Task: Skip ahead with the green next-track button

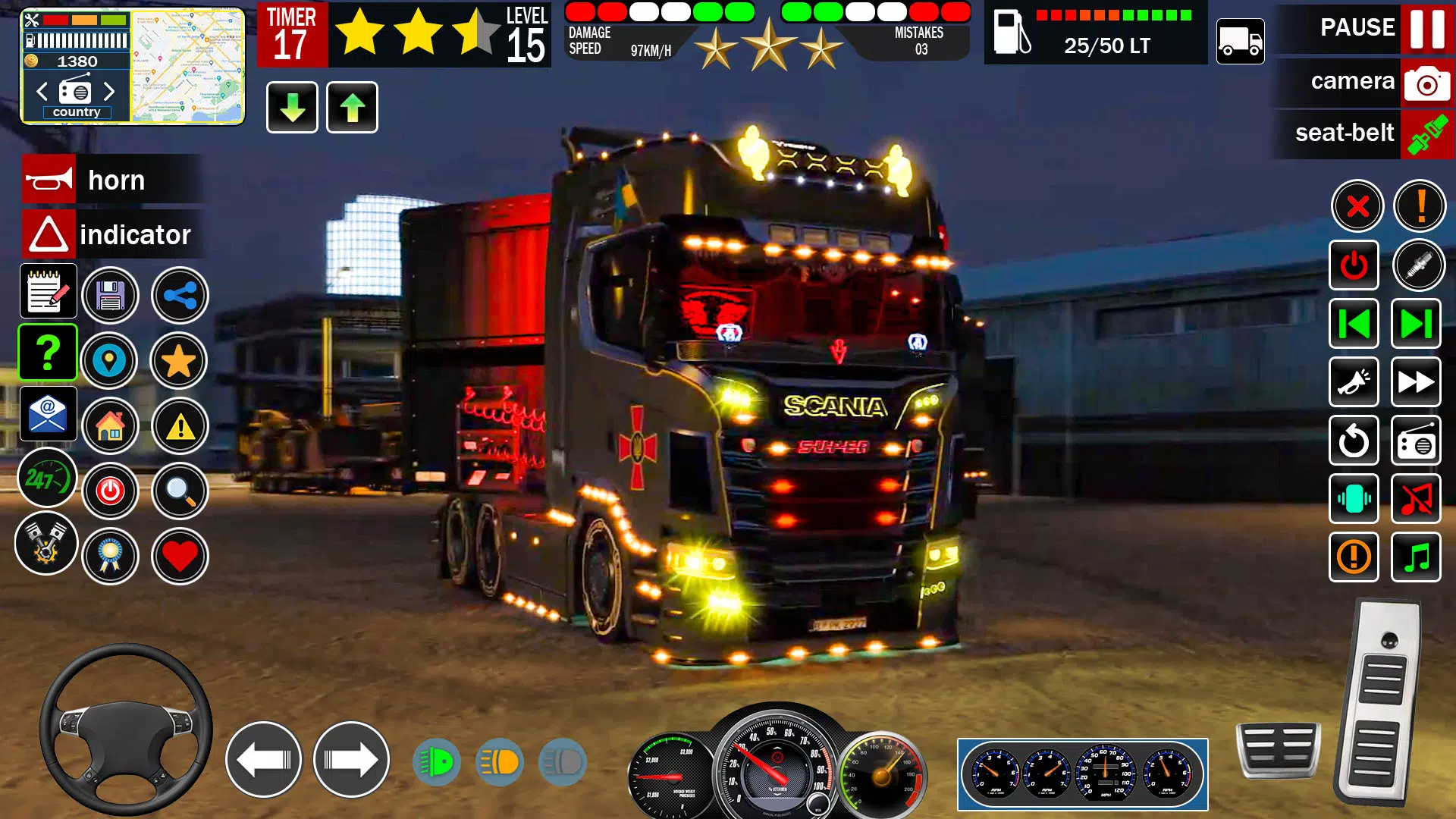Action: (1416, 324)
